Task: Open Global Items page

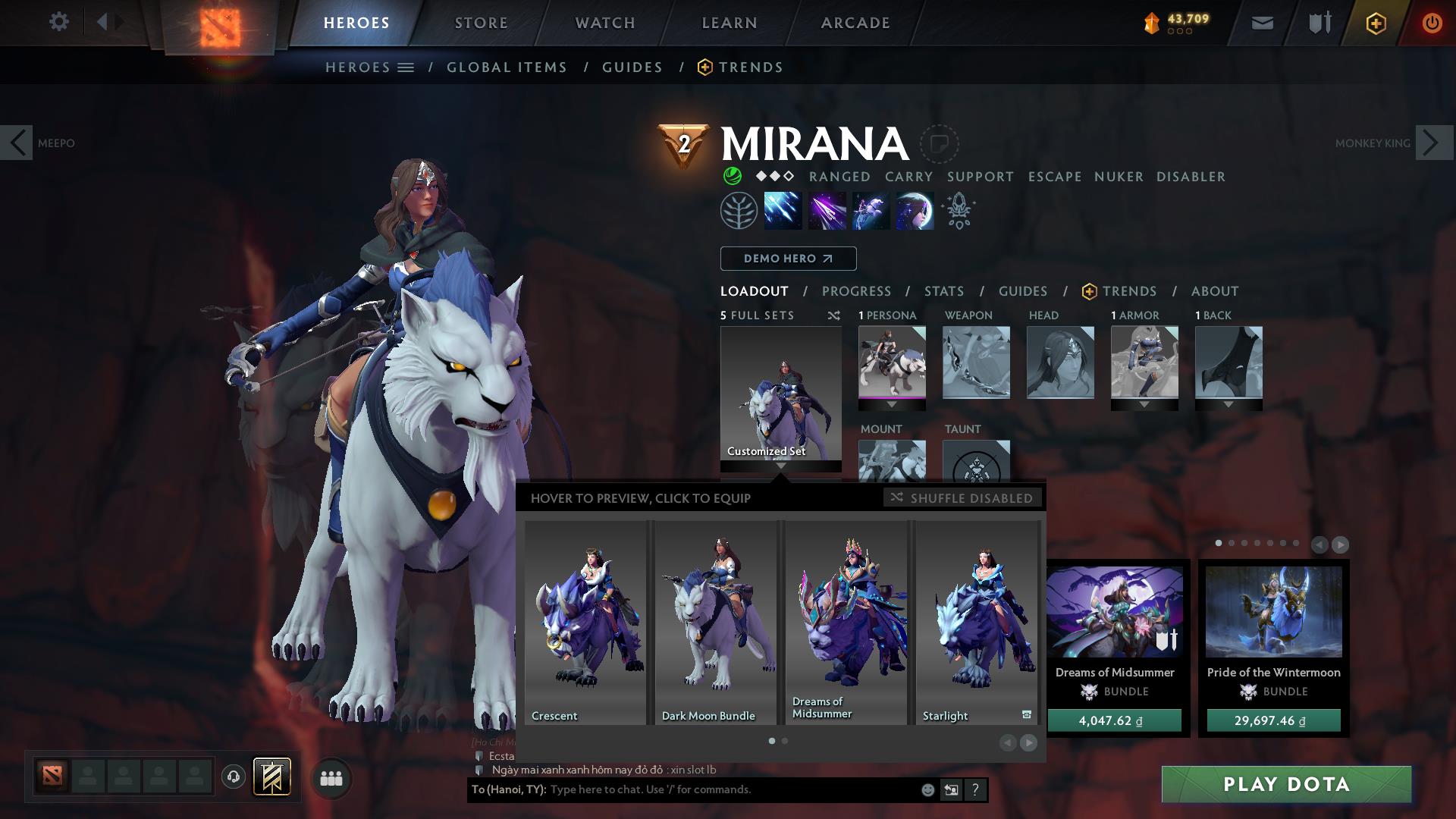Action: 507,67
